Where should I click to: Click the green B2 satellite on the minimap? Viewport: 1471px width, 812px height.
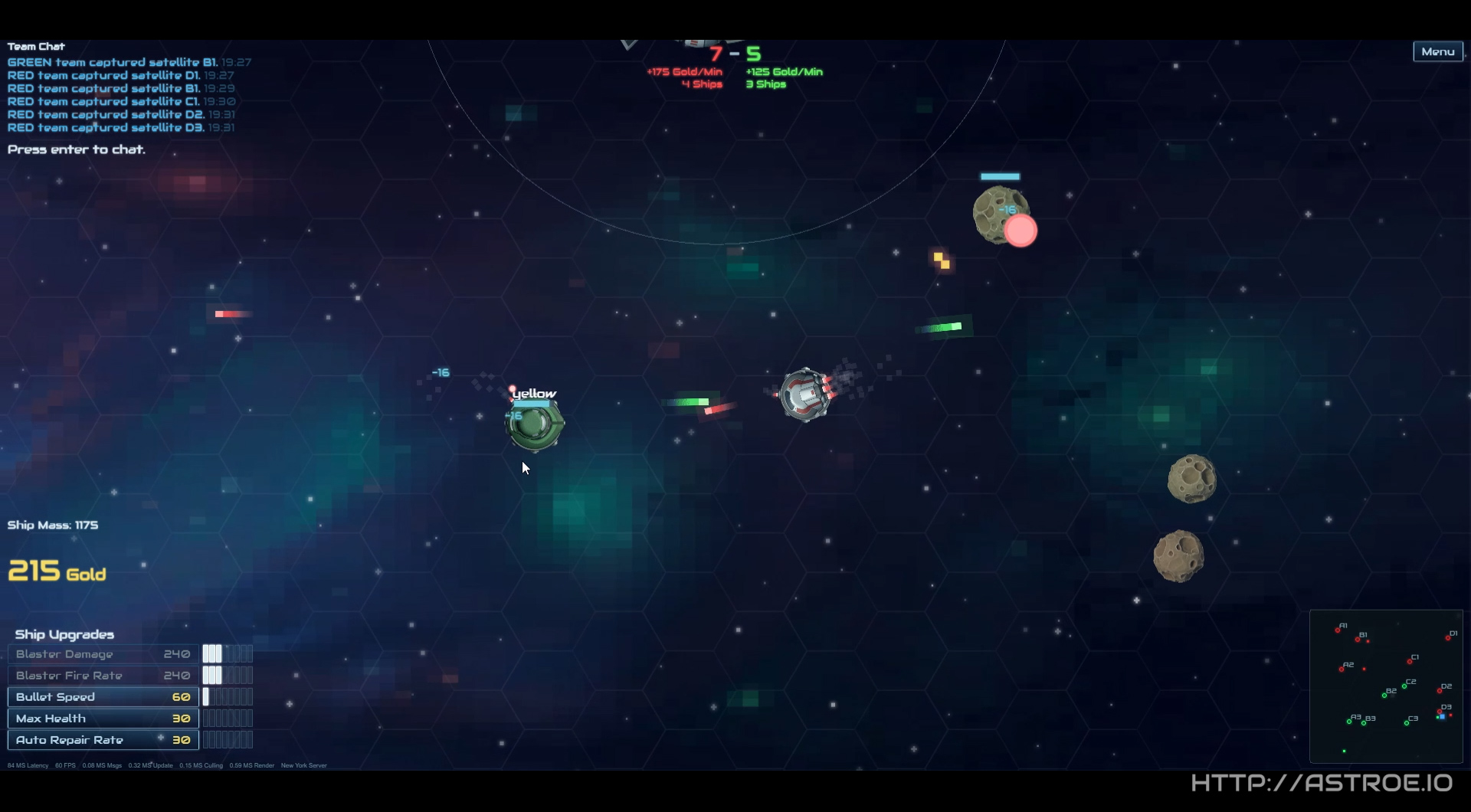(1384, 696)
